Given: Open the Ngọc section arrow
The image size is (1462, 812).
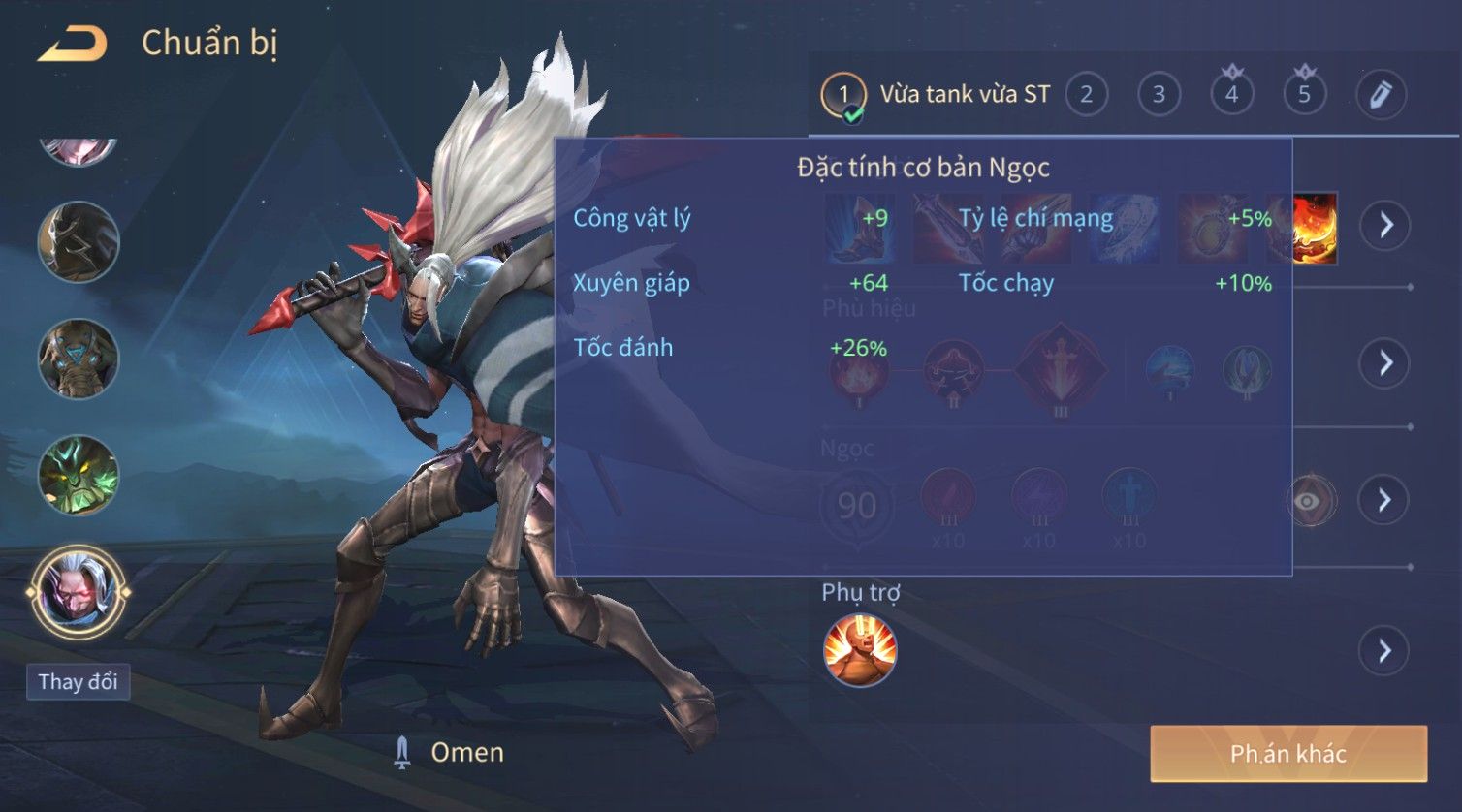Looking at the screenshot, I should point(1384,500).
